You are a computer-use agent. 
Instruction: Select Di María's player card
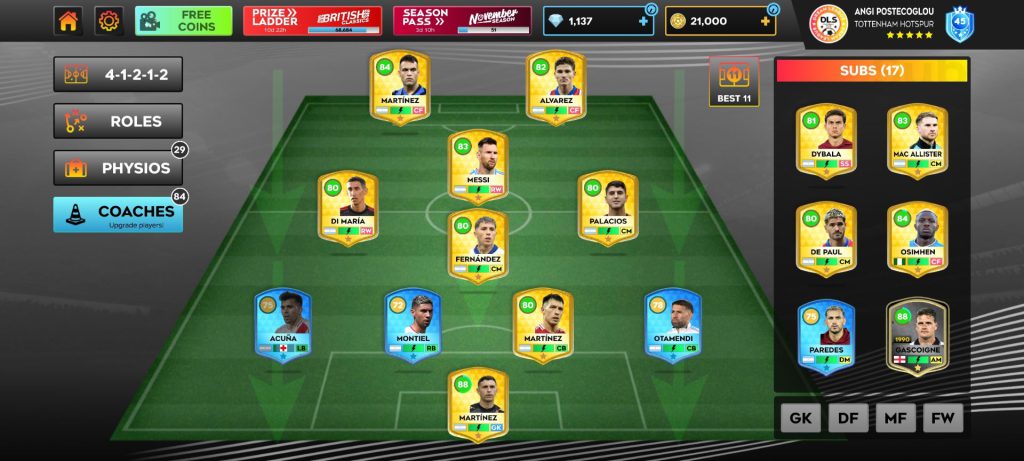346,208
